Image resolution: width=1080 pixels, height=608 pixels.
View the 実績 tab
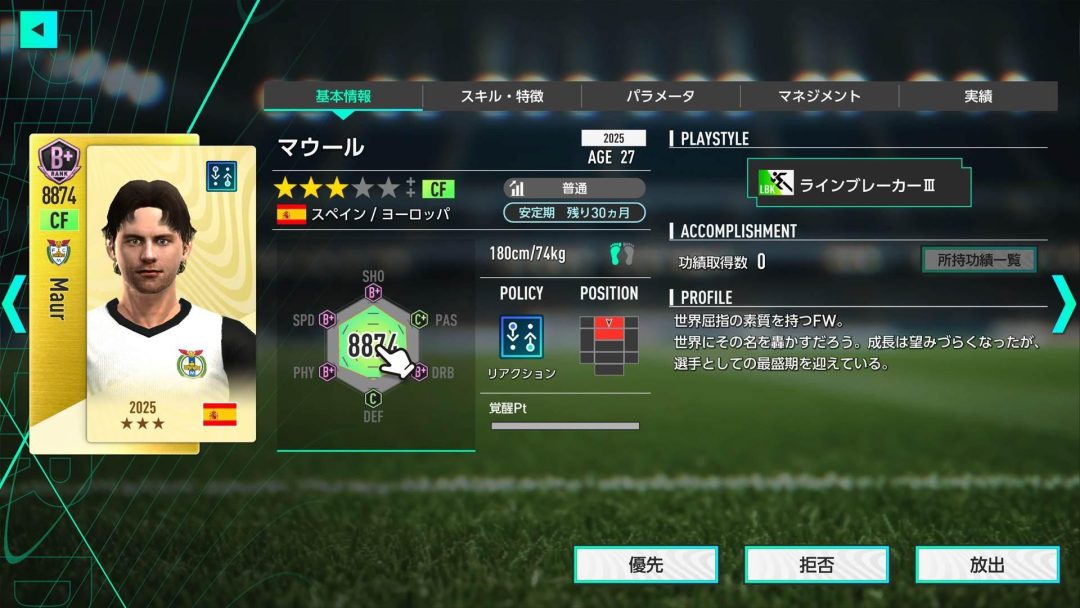coord(977,97)
